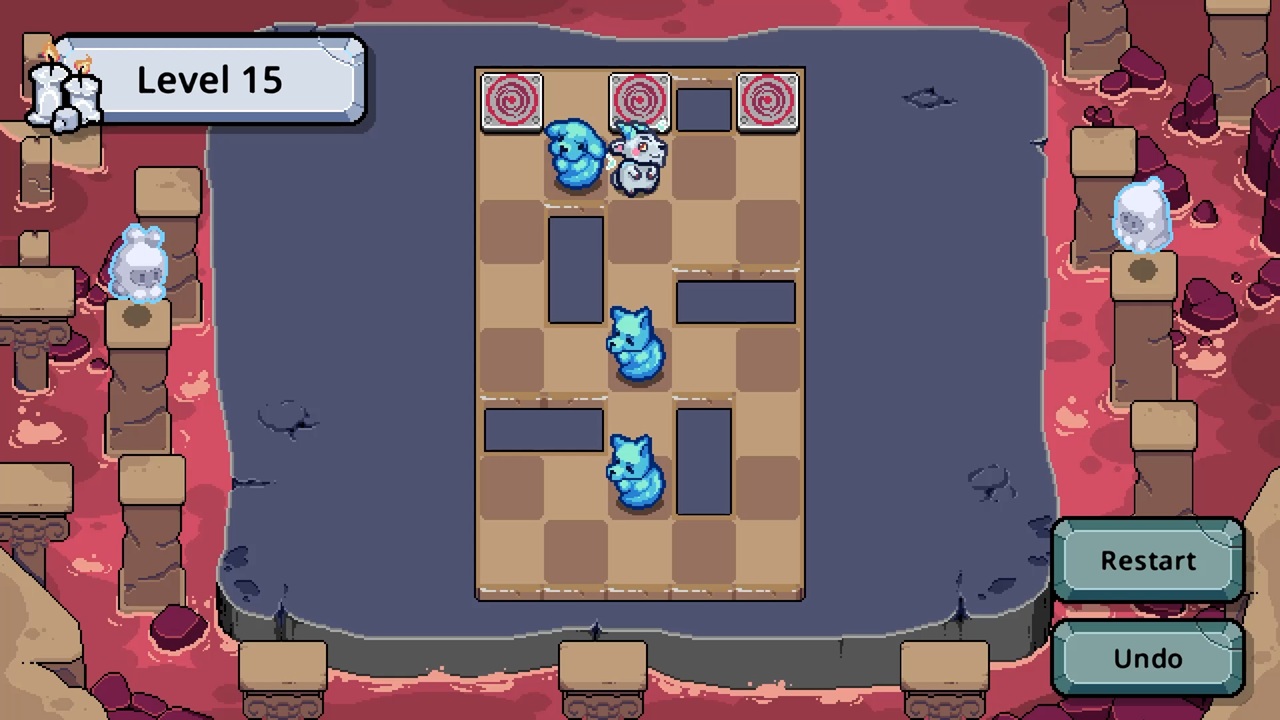This screenshot has width=1280, height=720.
Task: Click the brown dirt spot on the right pillar
Action: [x=1143, y=268]
